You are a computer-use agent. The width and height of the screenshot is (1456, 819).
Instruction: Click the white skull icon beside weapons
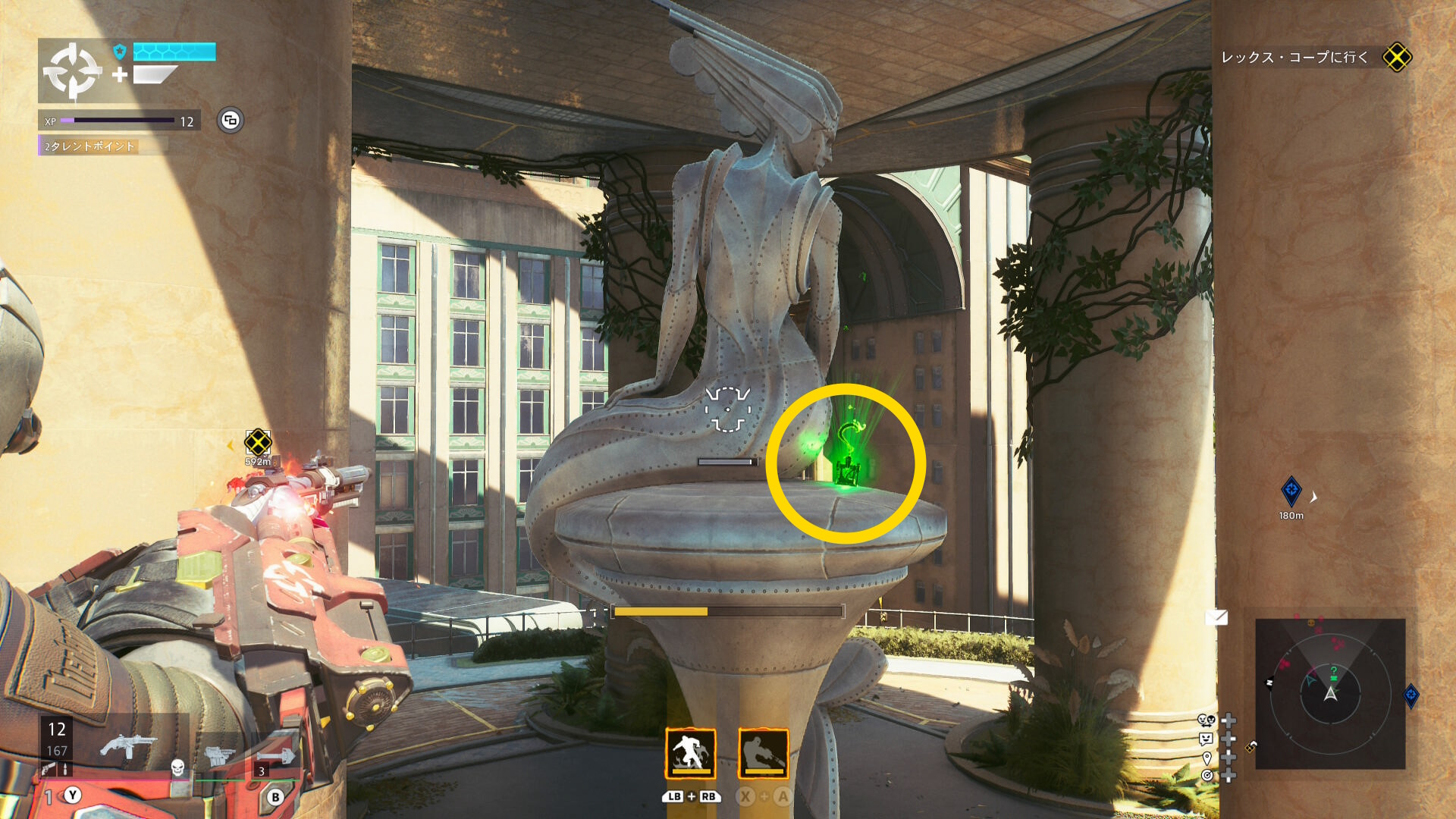click(177, 767)
